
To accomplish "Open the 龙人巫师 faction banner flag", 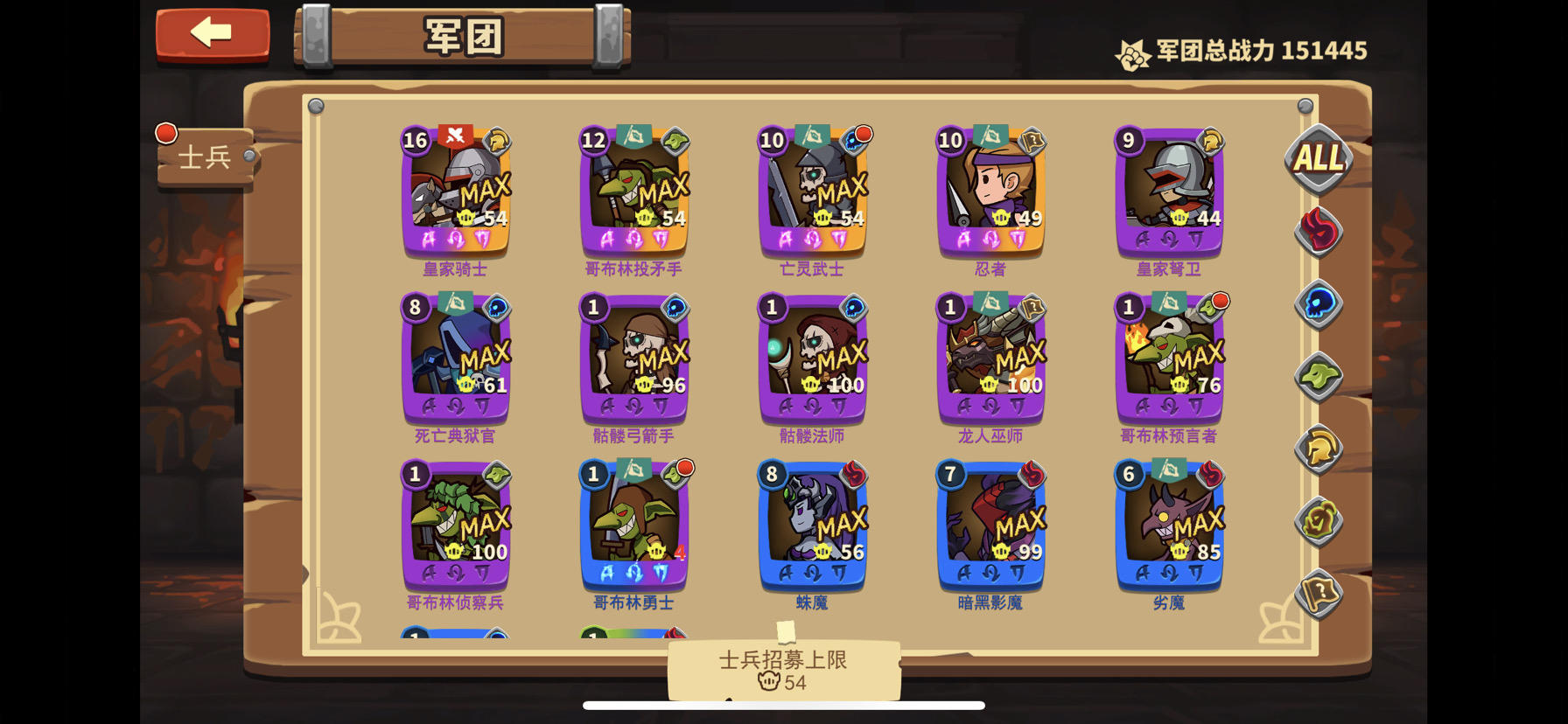I will (990, 302).
